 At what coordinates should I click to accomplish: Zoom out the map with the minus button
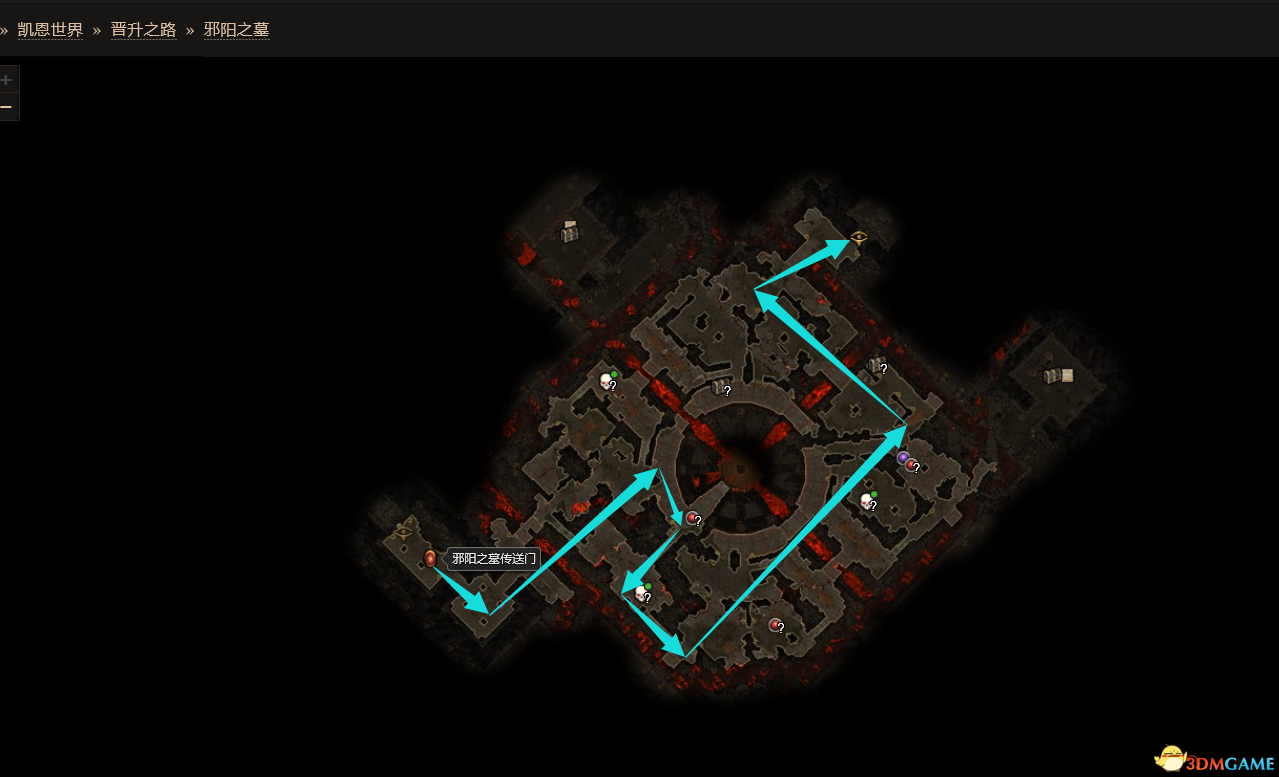point(7,107)
